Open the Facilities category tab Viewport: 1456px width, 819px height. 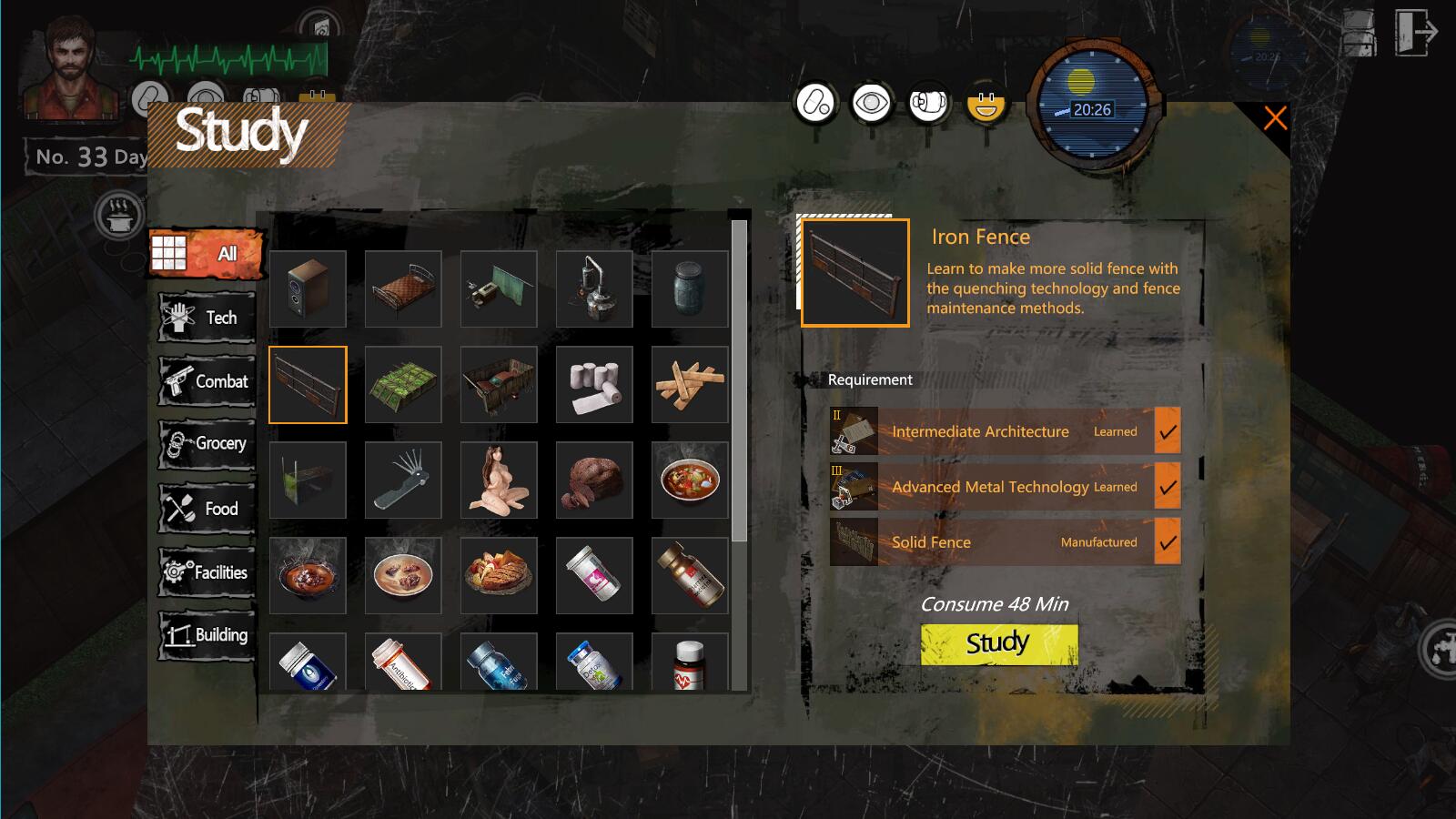[x=207, y=572]
